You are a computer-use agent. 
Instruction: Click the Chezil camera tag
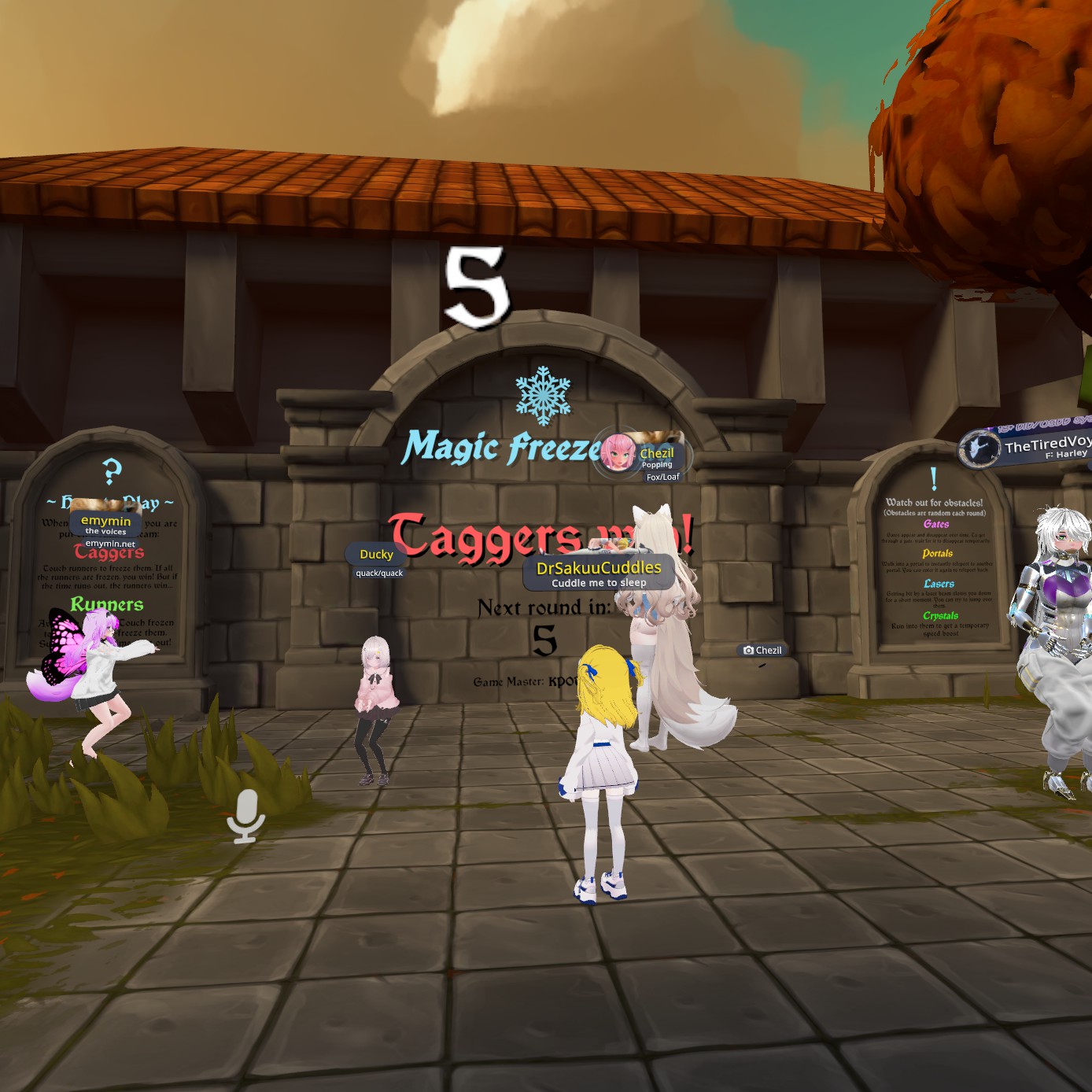[762, 650]
